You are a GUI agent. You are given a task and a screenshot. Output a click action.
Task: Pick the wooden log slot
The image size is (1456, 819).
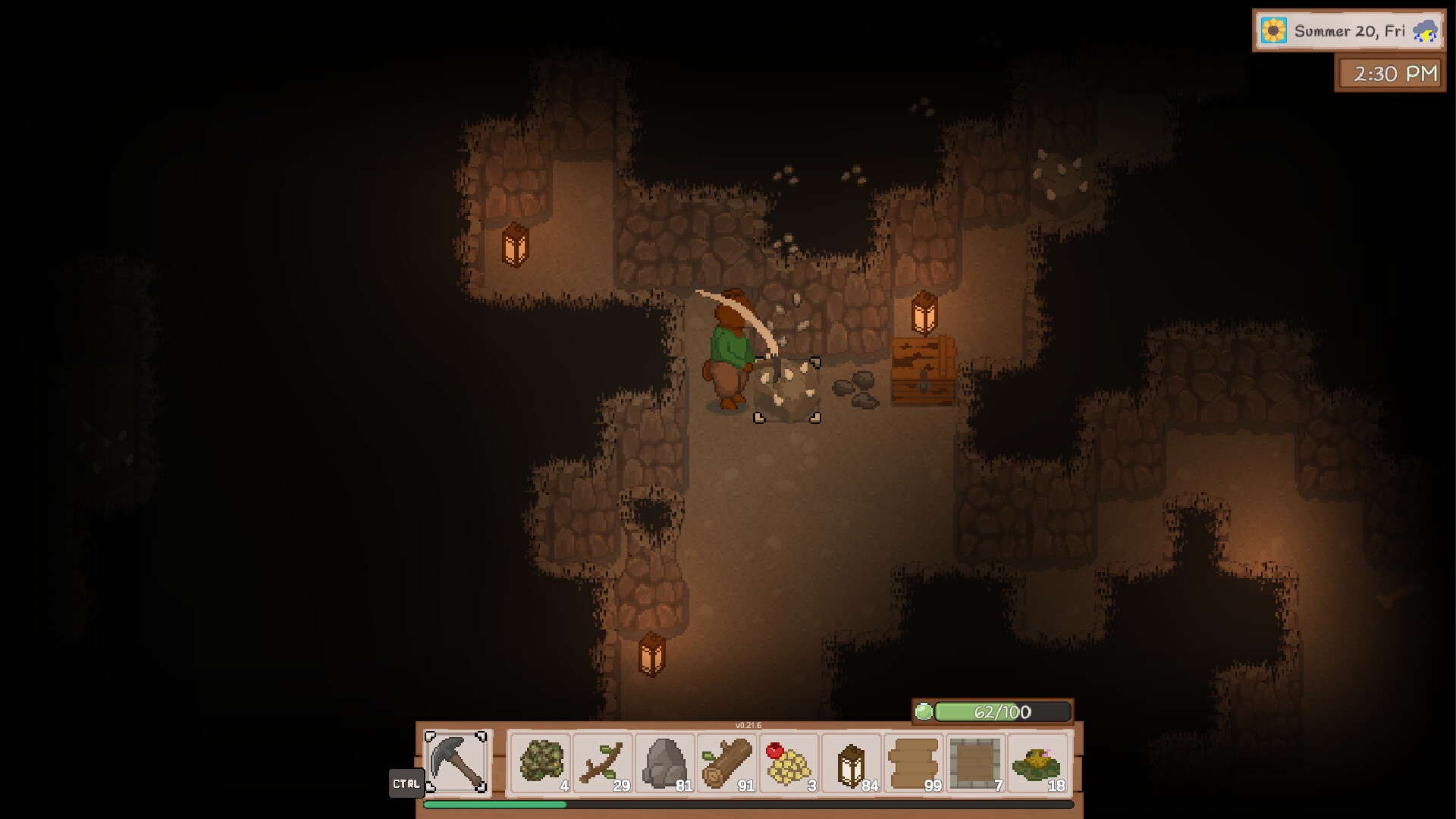[x=727, y=763]
